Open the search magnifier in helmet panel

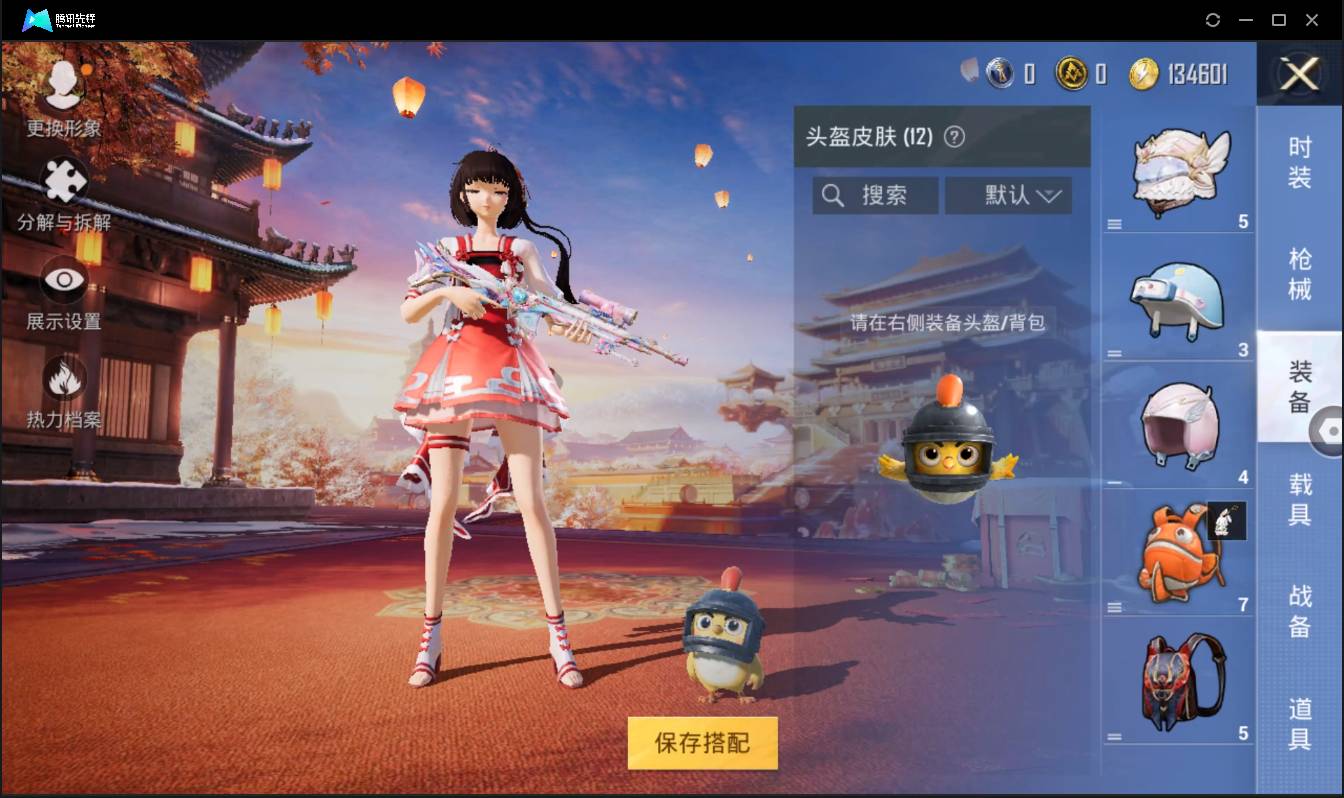(x=834, y=195)
